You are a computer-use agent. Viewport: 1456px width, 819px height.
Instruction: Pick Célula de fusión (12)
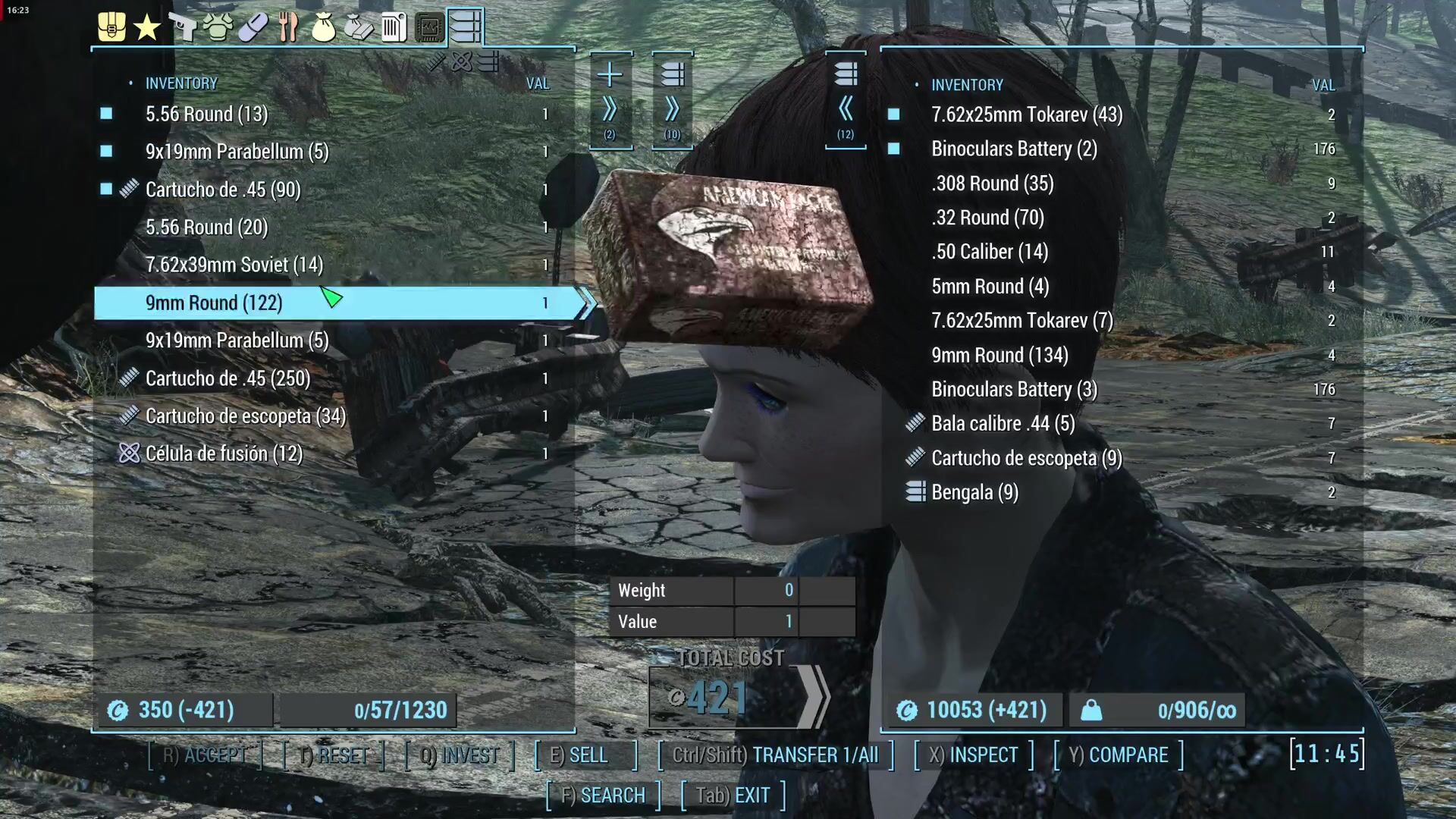(224, 453)
